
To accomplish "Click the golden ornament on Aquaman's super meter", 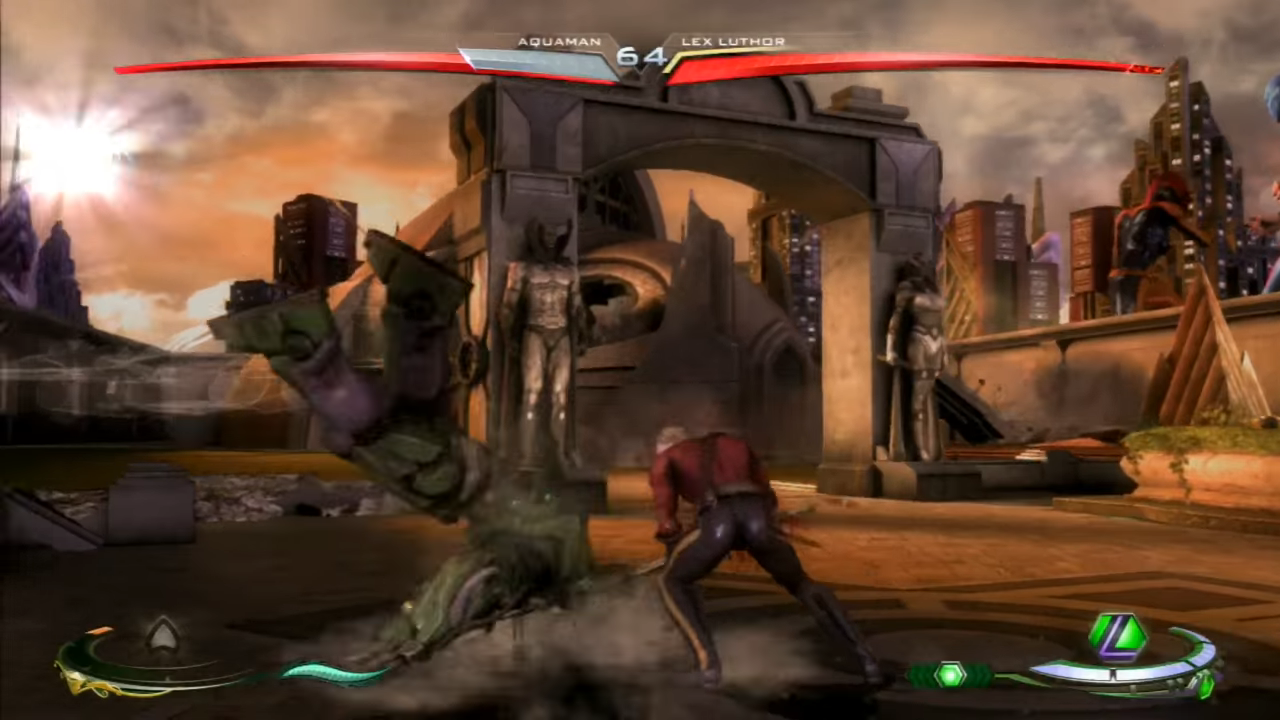I will click(x=78, y=681).
